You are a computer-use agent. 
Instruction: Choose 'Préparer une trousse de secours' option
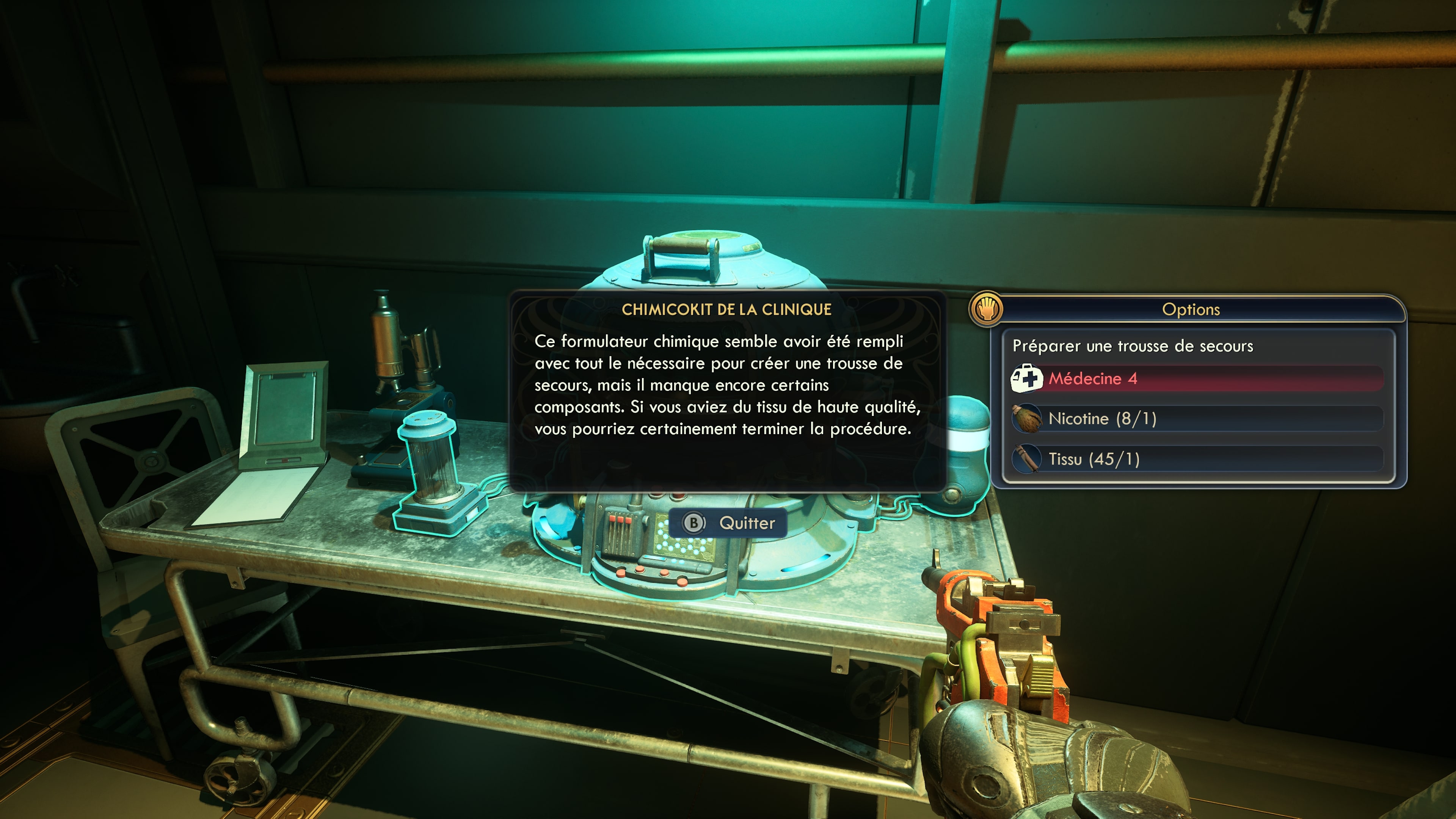point(1133,346)
